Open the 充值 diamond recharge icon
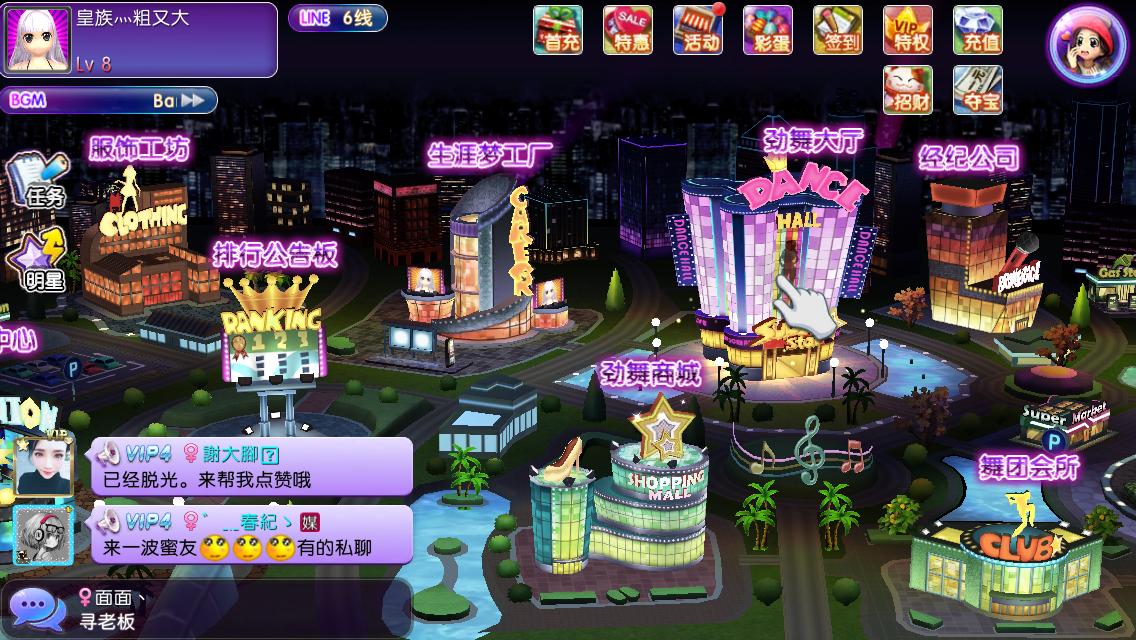 [977, 29]
